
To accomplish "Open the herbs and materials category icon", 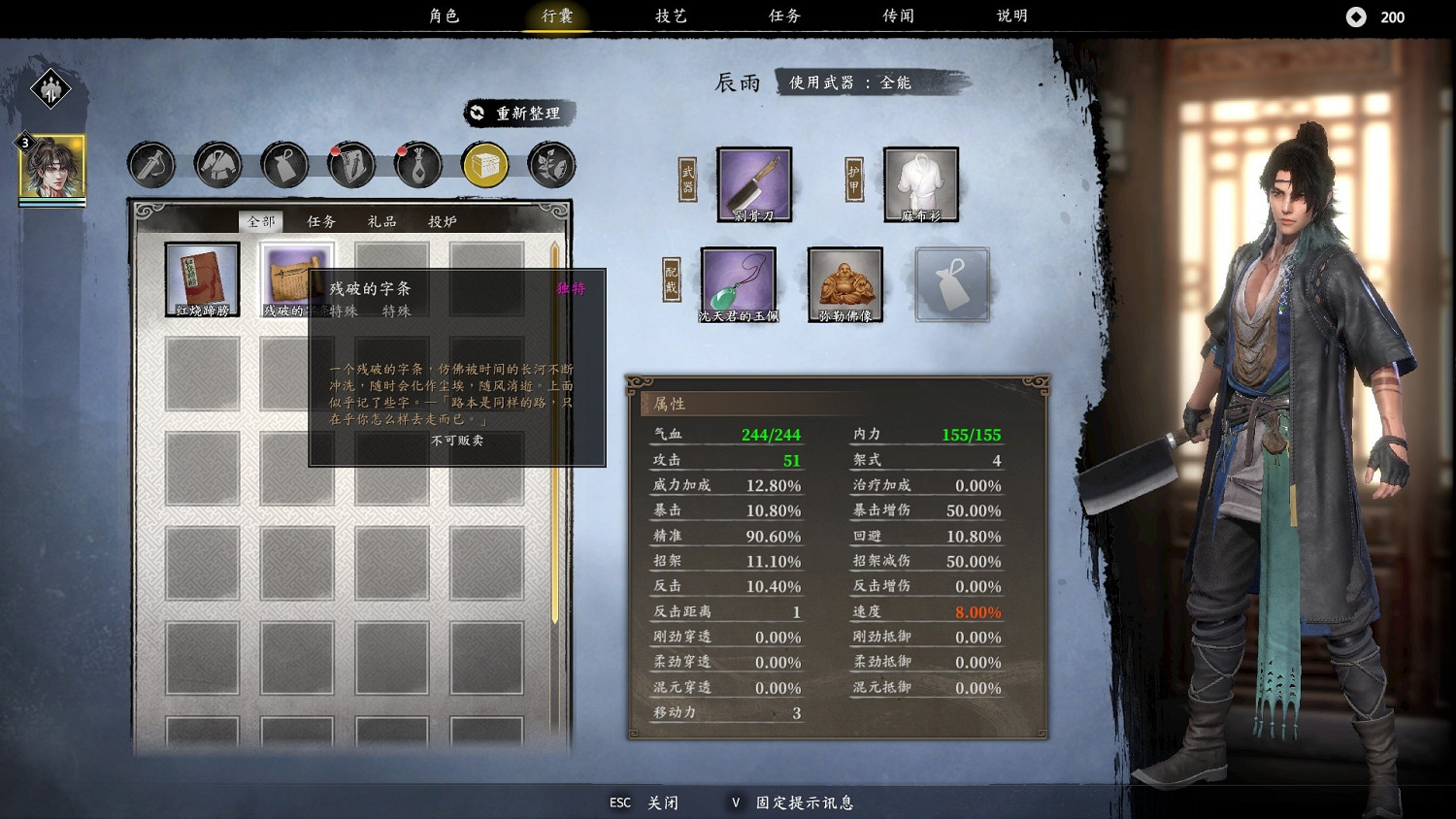I will 550,164.
